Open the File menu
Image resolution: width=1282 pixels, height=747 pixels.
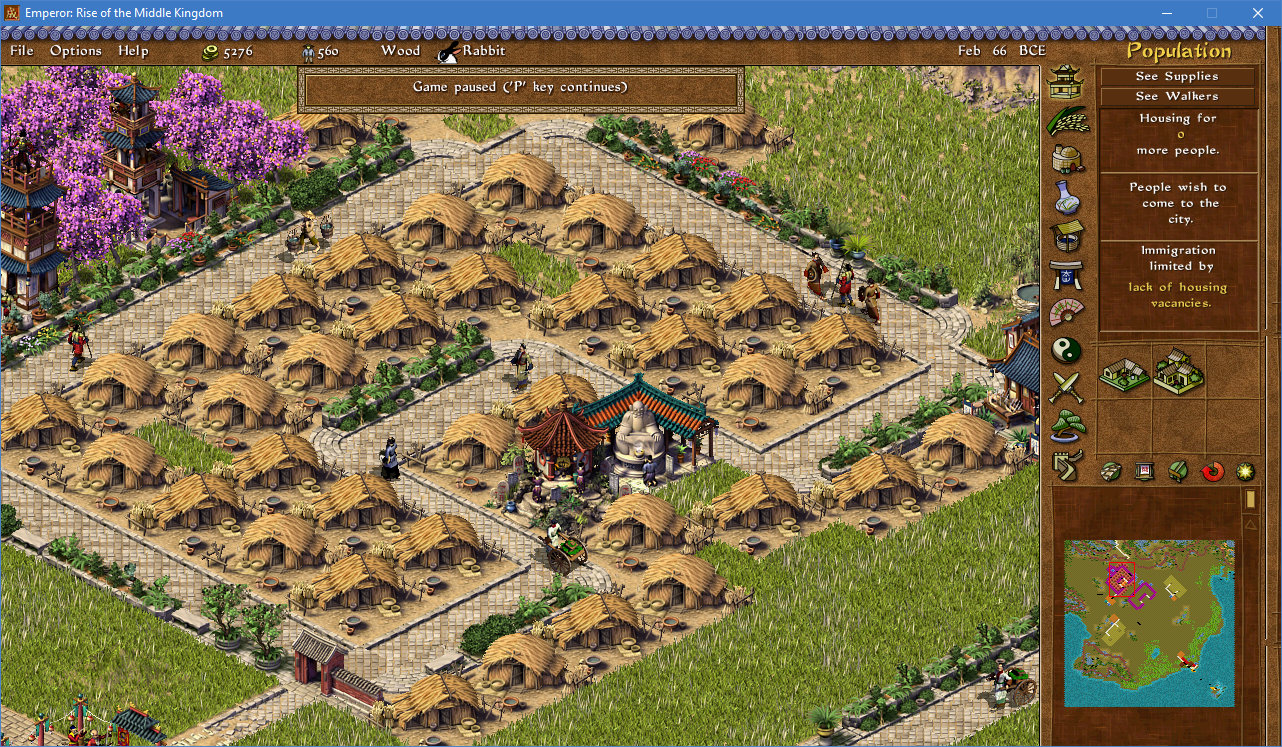pyautogui.click(x=20, y=50)
